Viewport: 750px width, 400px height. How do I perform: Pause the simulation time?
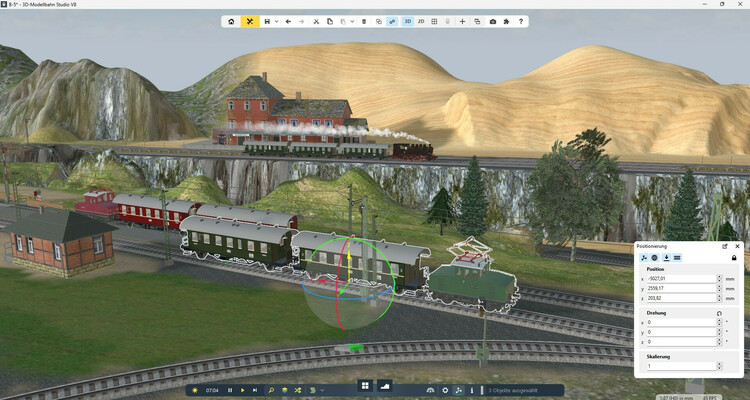click(x=230, y=390)
